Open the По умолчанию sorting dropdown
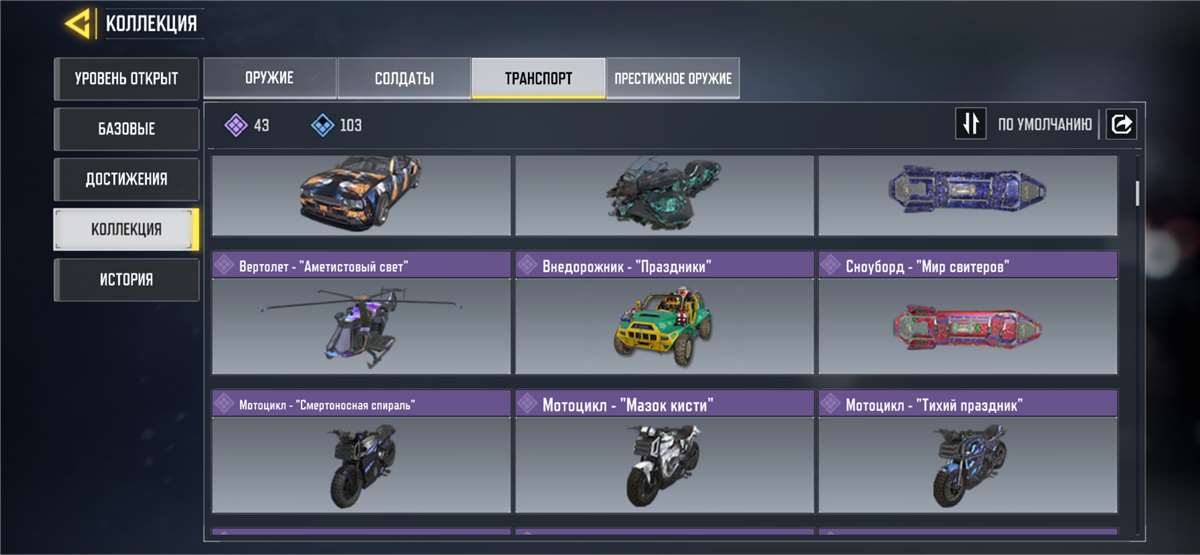 1044,125
